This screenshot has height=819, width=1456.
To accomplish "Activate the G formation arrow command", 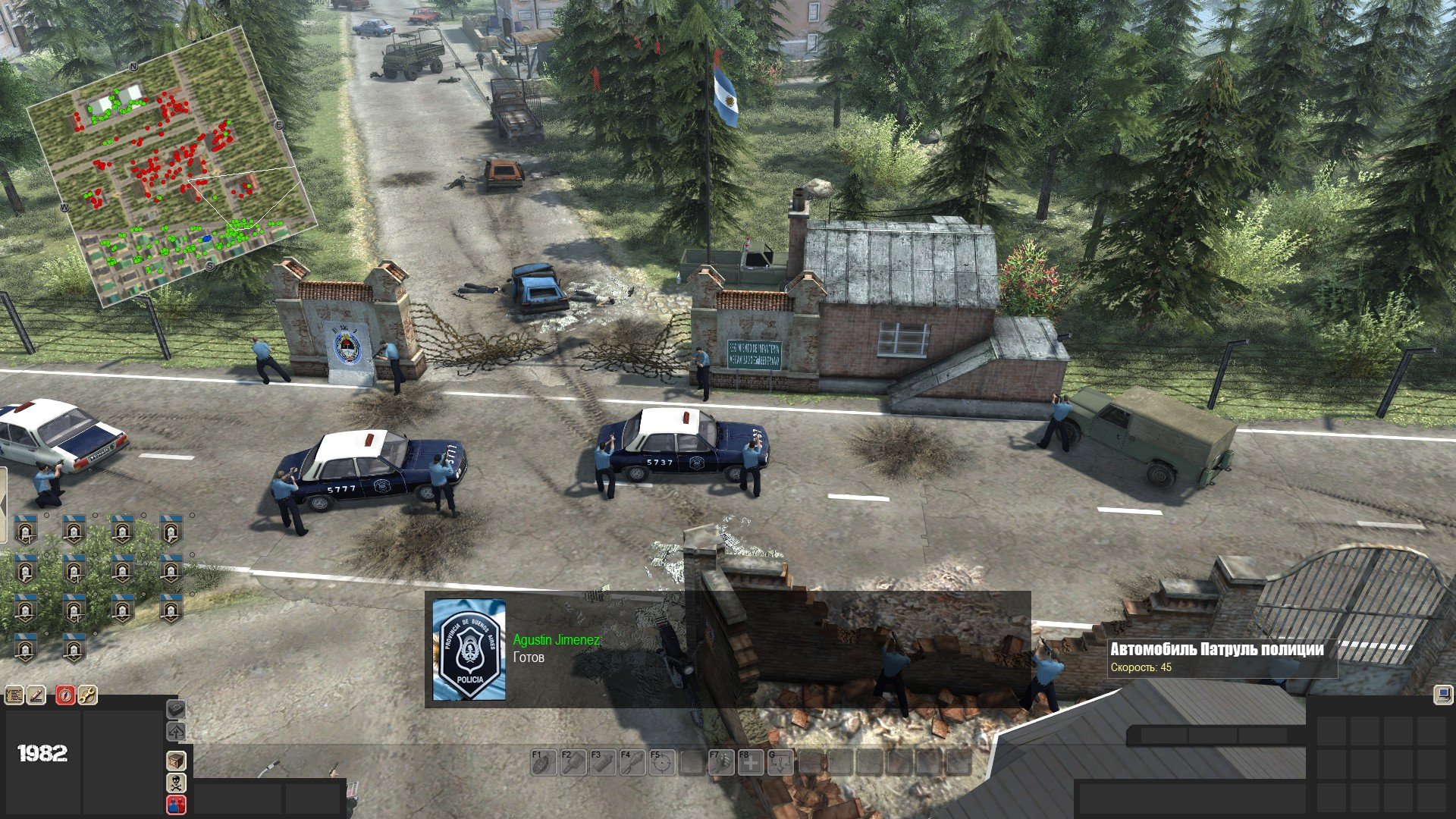I will pos(780,762).
